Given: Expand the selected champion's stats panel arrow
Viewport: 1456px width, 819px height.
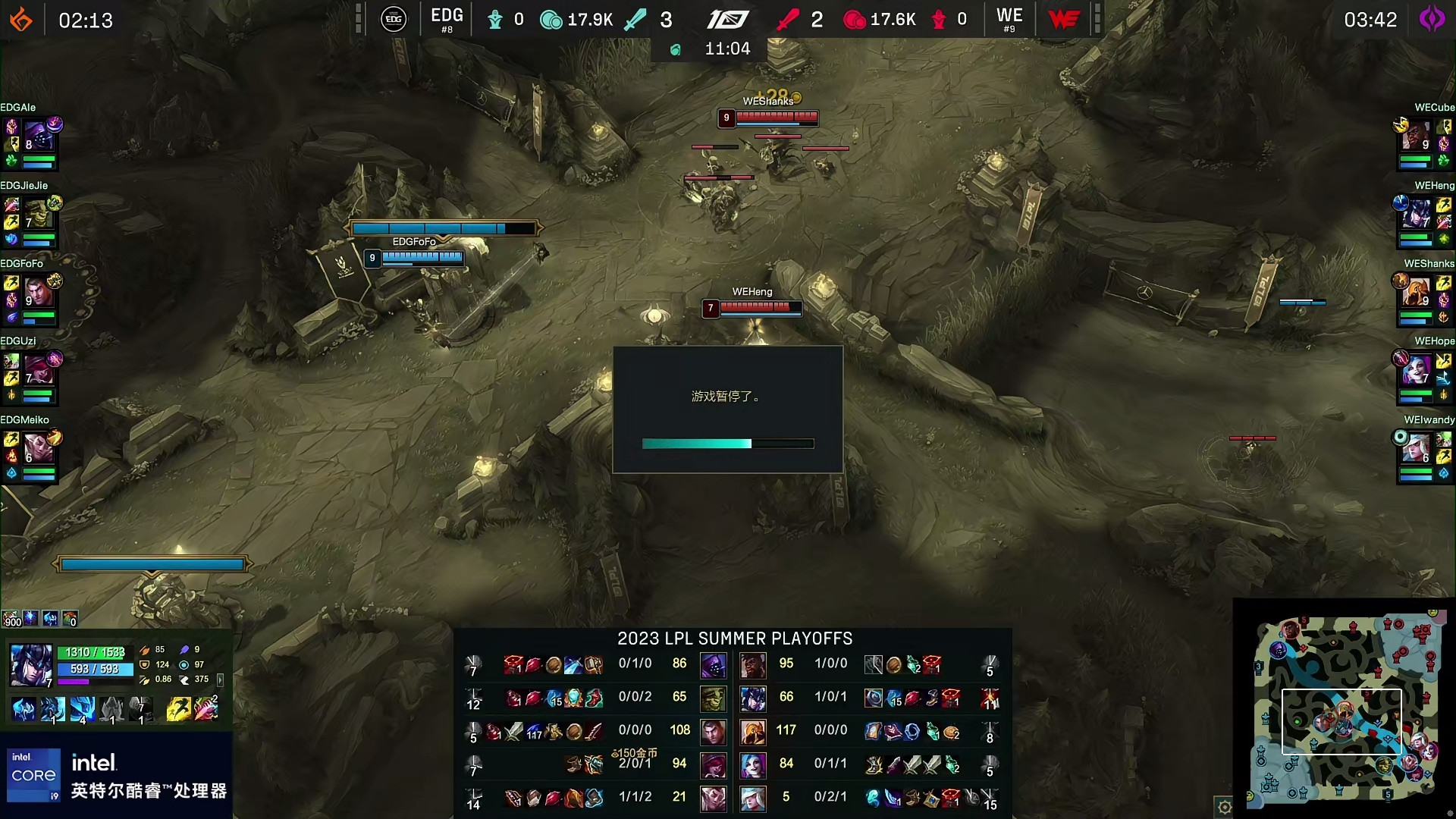Looking at the screenshot, I should [221, 679].
